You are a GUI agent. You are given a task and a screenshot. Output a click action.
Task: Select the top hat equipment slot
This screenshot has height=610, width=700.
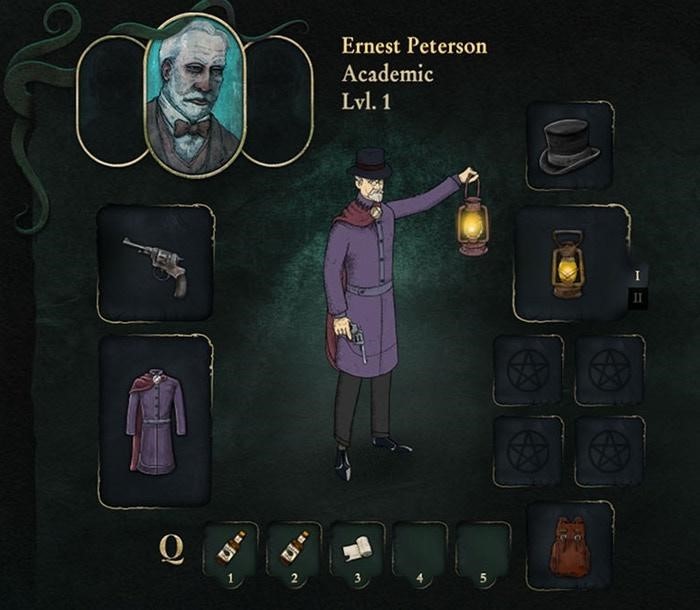569,145
